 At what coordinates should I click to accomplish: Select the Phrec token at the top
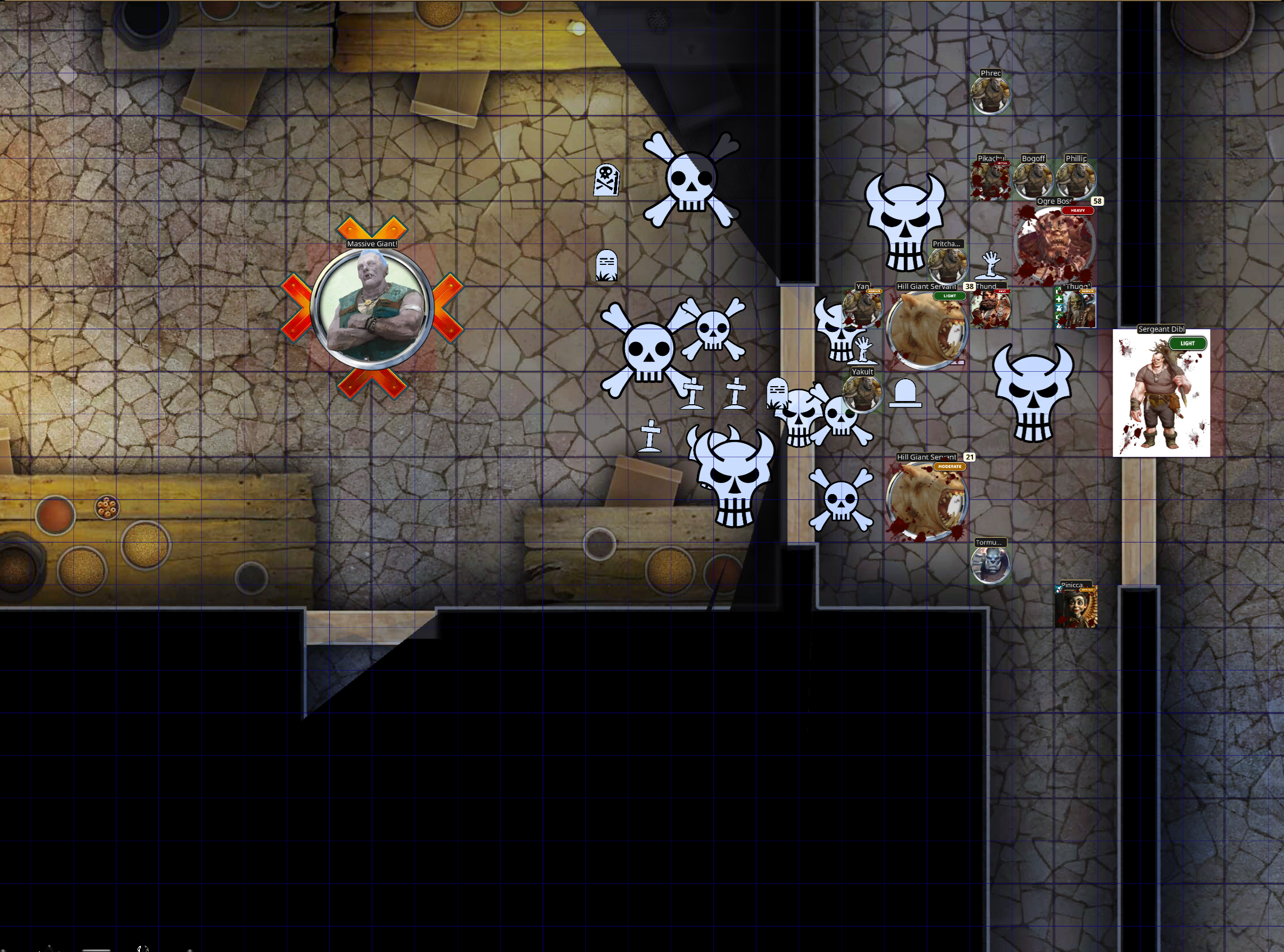(991, 95)
